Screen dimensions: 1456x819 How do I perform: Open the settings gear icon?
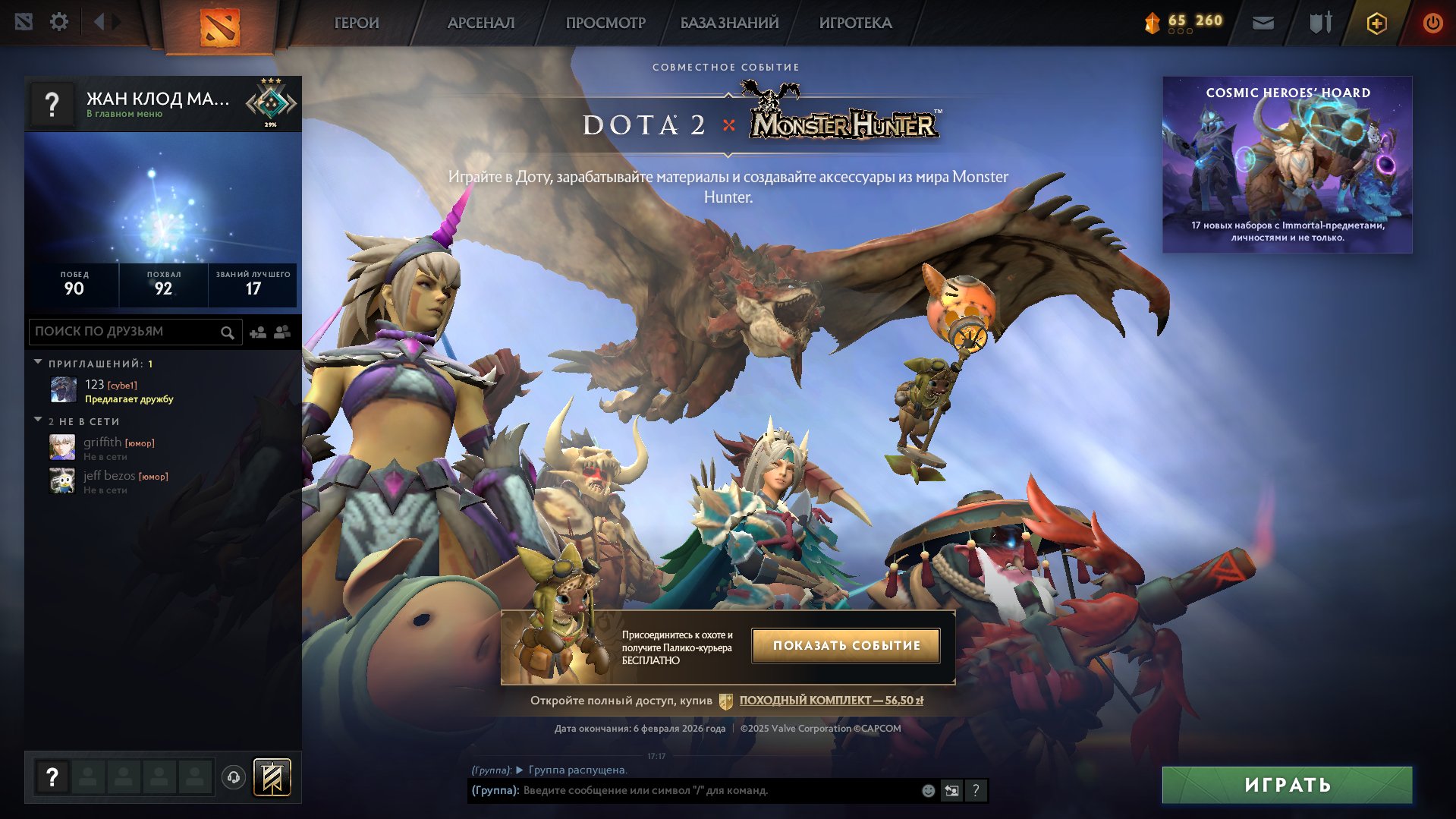59,22
